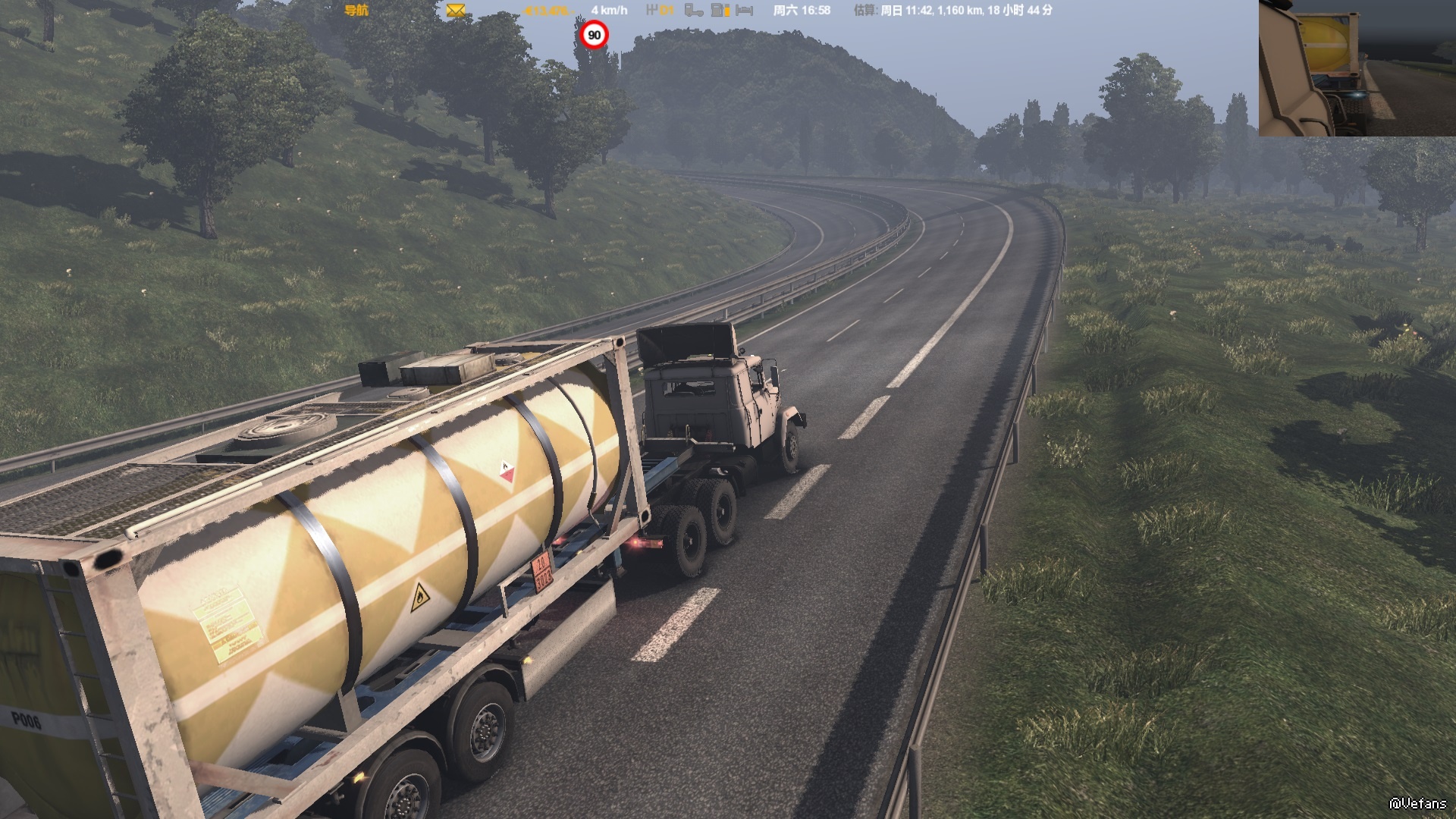Click the truck damage status icon
The width and height of the screenshot is (1456, 819).
point(693,11)
